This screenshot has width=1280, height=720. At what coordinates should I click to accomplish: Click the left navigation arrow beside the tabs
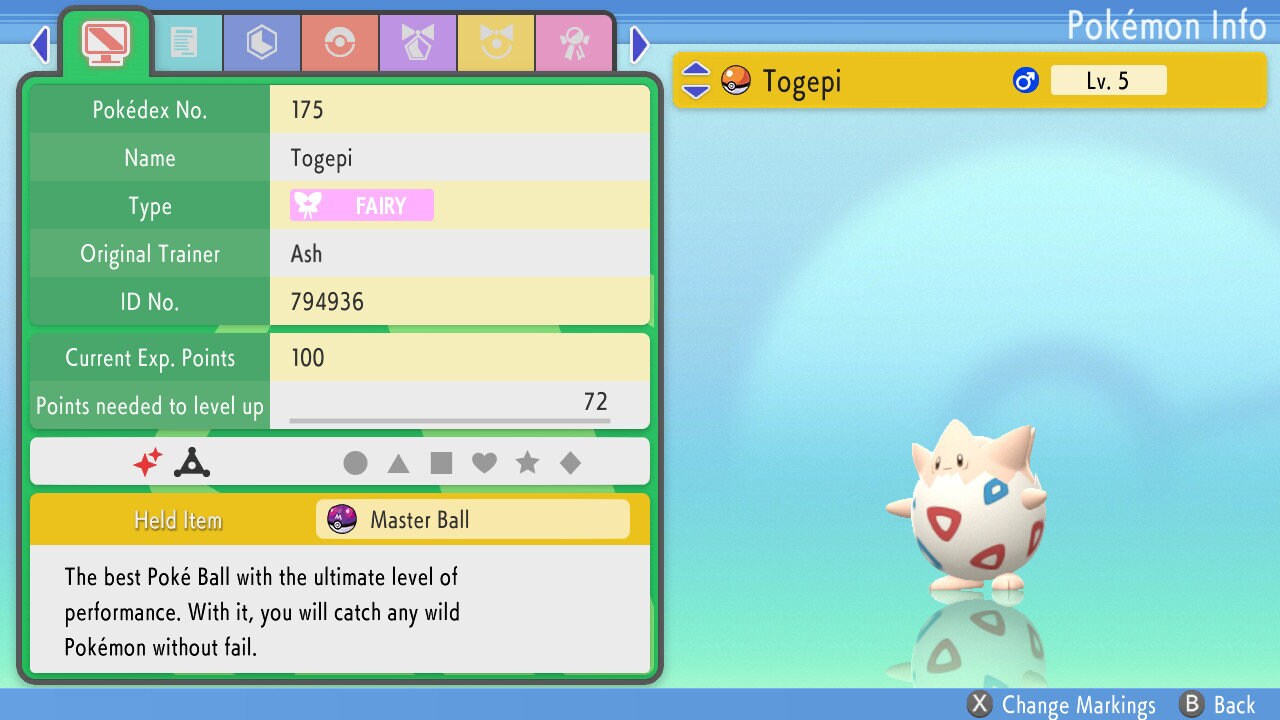pyautogui.click(x=39, y=44)
